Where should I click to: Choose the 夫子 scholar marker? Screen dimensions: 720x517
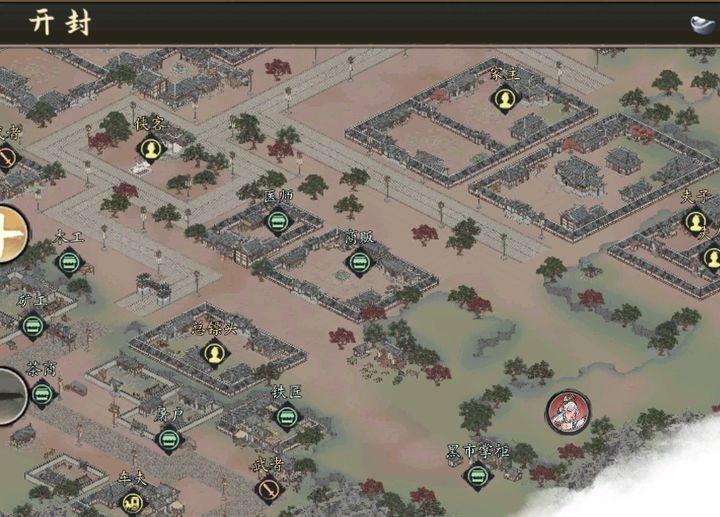tap(696, 222)
